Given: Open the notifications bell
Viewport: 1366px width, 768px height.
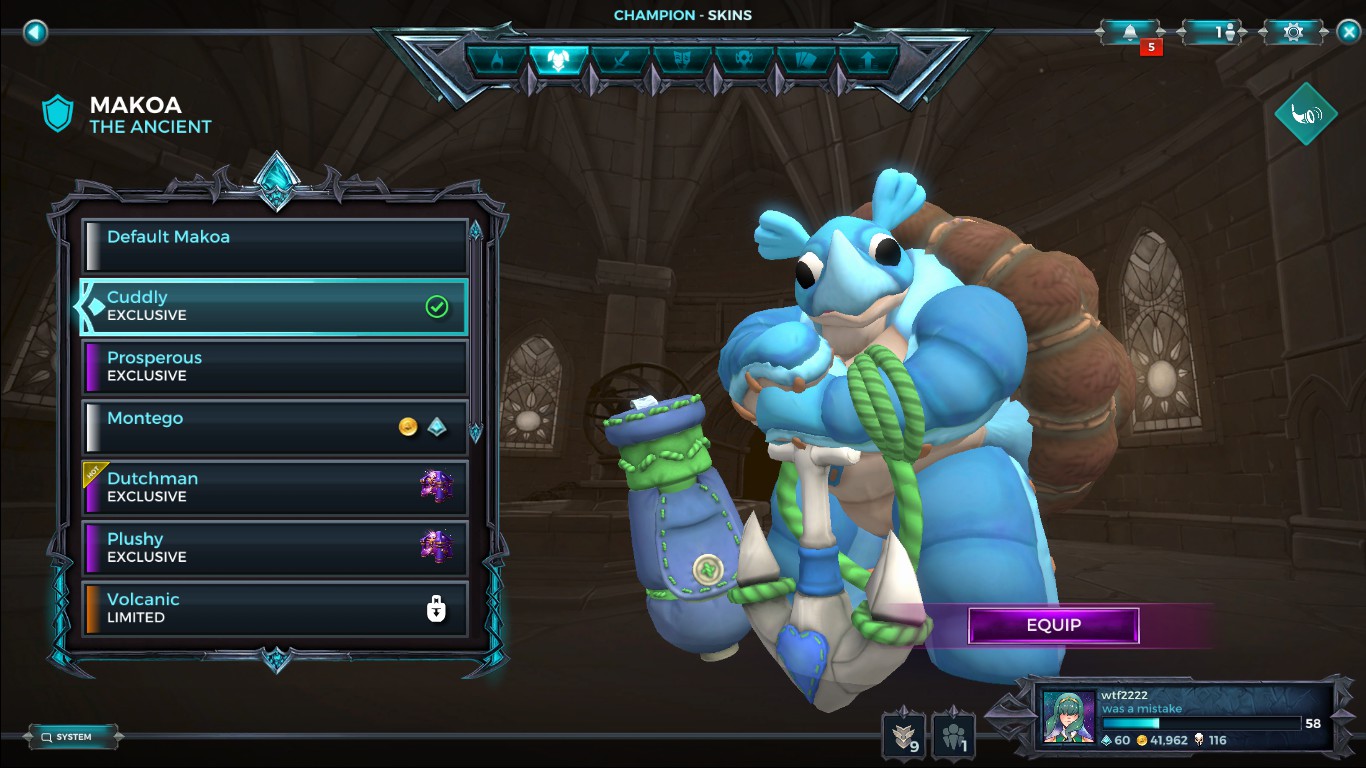Looking at the screenshot, I should (x=1131, y=32).
